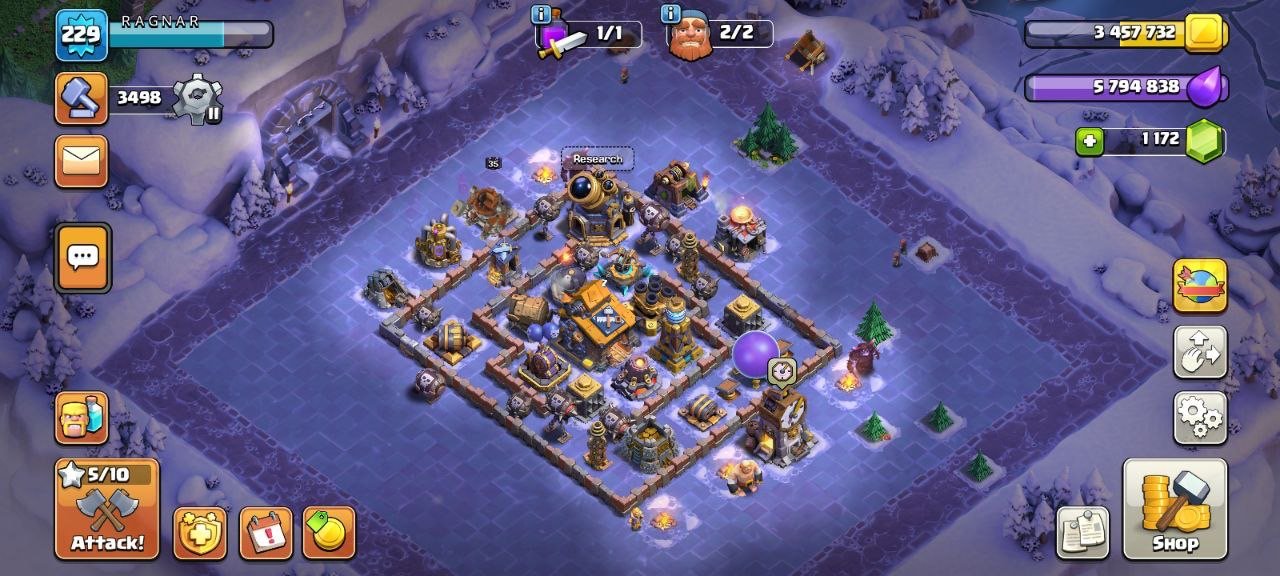Screen dimensions: 1280x576
Task: Open the notes clipboard icon
Action: (1083, 532)
